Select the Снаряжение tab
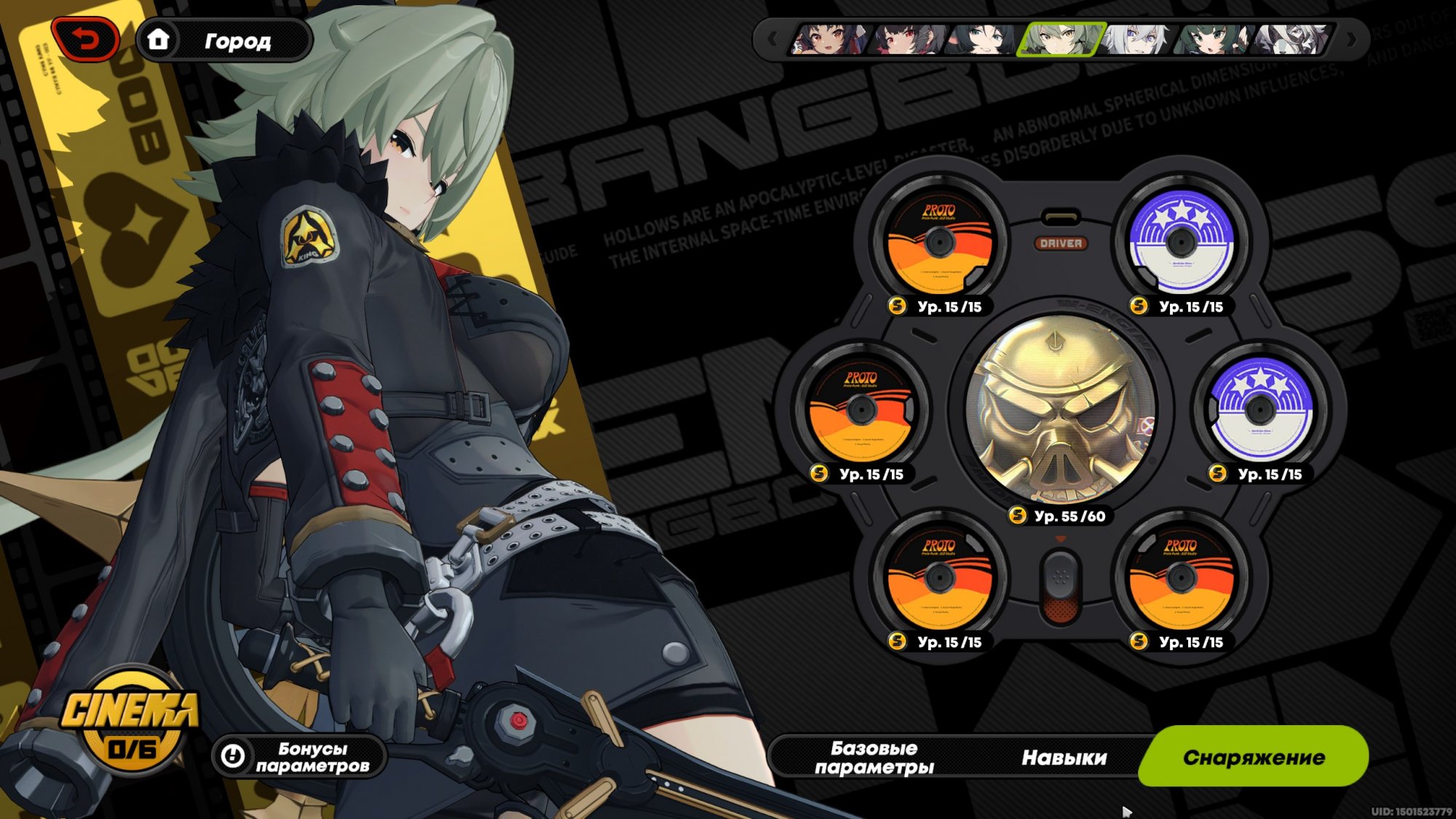This screenshot has width=1456, height=819. [1253, 757]
